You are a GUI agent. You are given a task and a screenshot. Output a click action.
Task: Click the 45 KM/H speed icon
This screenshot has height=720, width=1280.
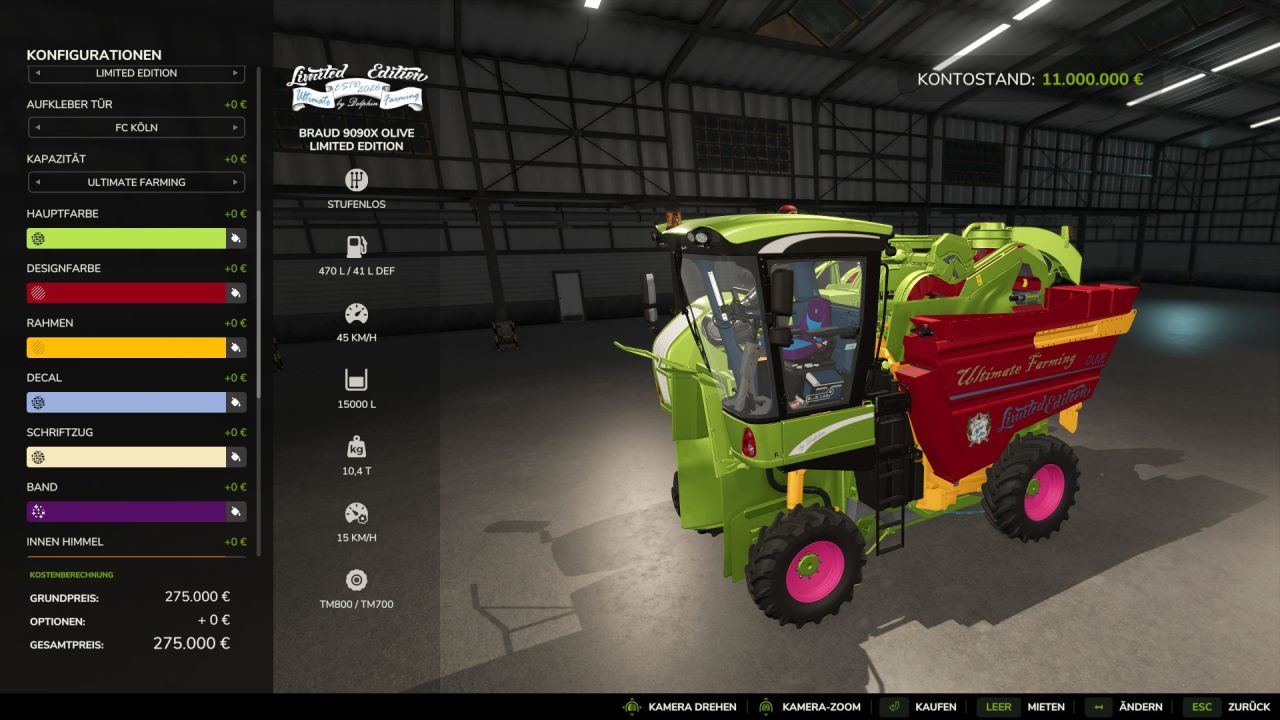pyautogui.click(x=356, y=315)
